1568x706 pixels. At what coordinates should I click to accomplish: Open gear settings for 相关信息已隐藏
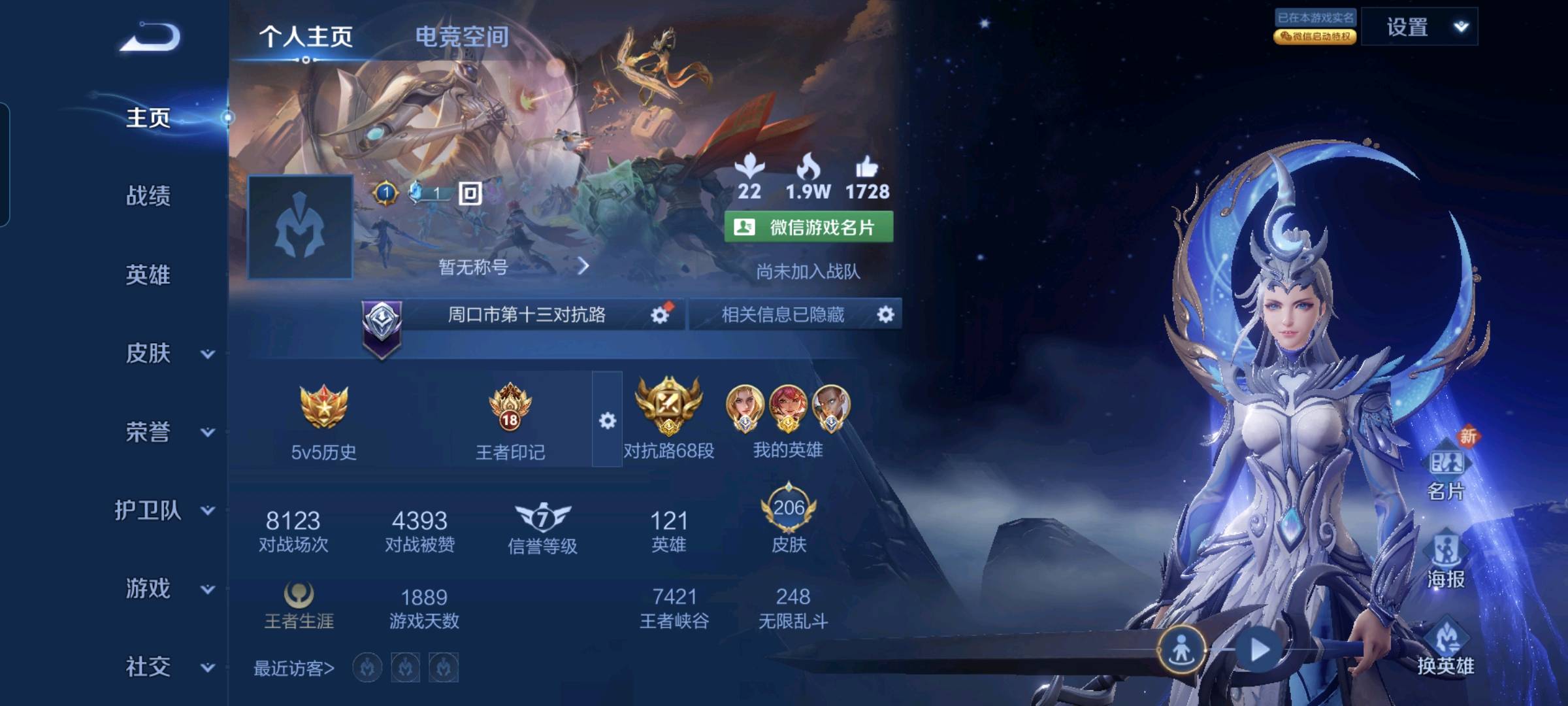click(x=885, y=315)
